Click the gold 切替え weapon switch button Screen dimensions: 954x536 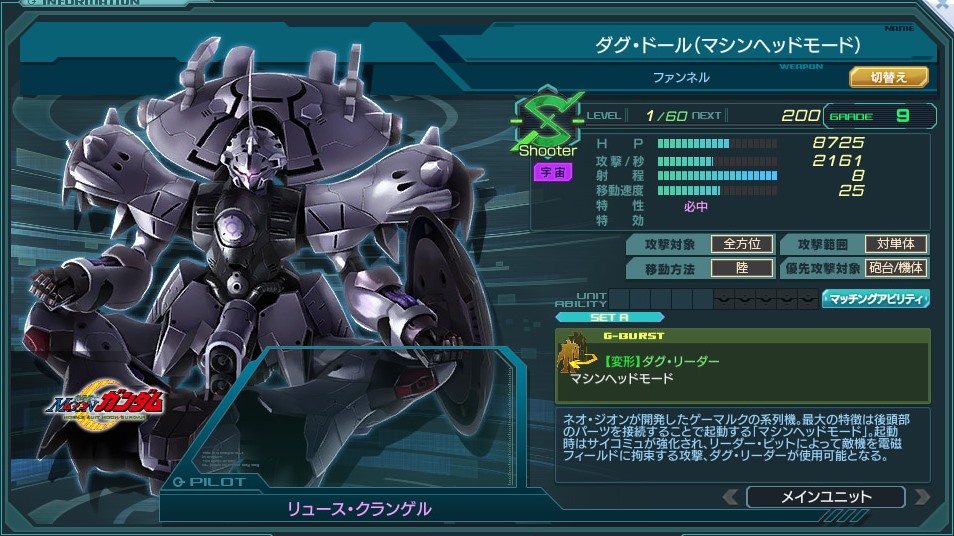(x=888, y=76)
